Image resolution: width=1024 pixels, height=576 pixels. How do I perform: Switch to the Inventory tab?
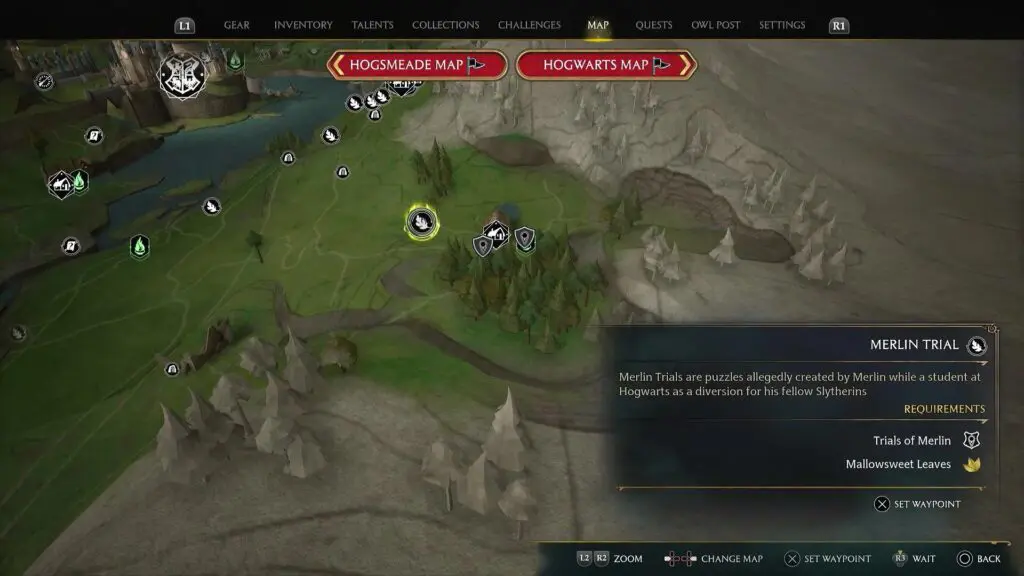pos(303,25)
